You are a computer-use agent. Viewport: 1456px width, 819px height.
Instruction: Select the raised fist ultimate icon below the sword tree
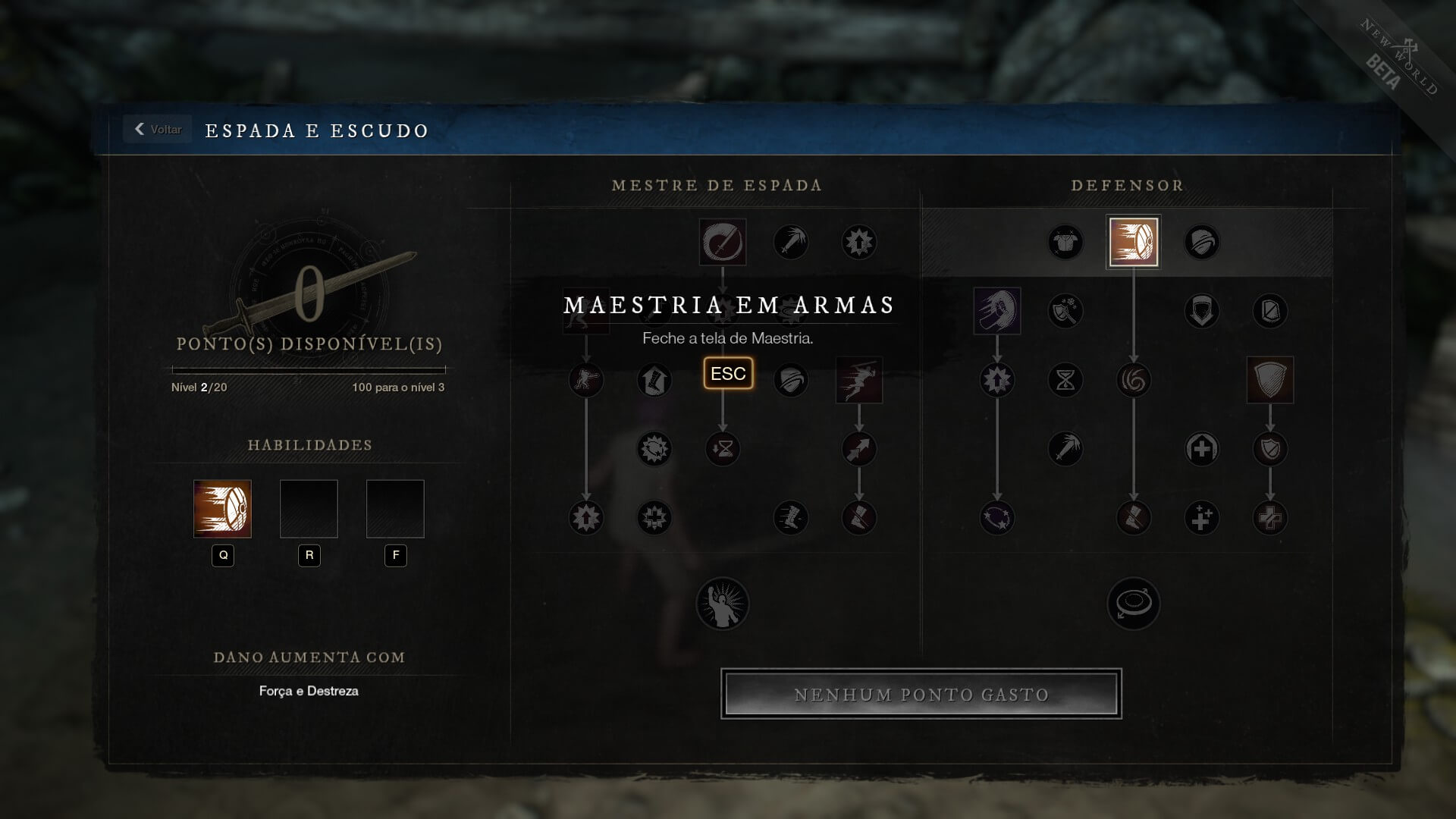pos(723,603)
